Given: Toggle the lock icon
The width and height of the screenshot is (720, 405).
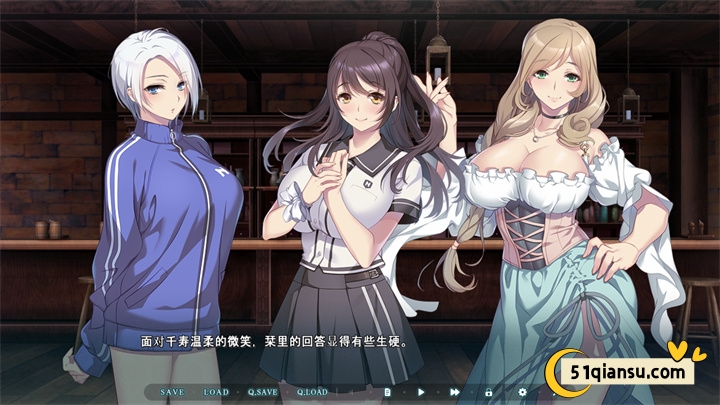Looking at the screenshot, I should [x=489, y=392].
